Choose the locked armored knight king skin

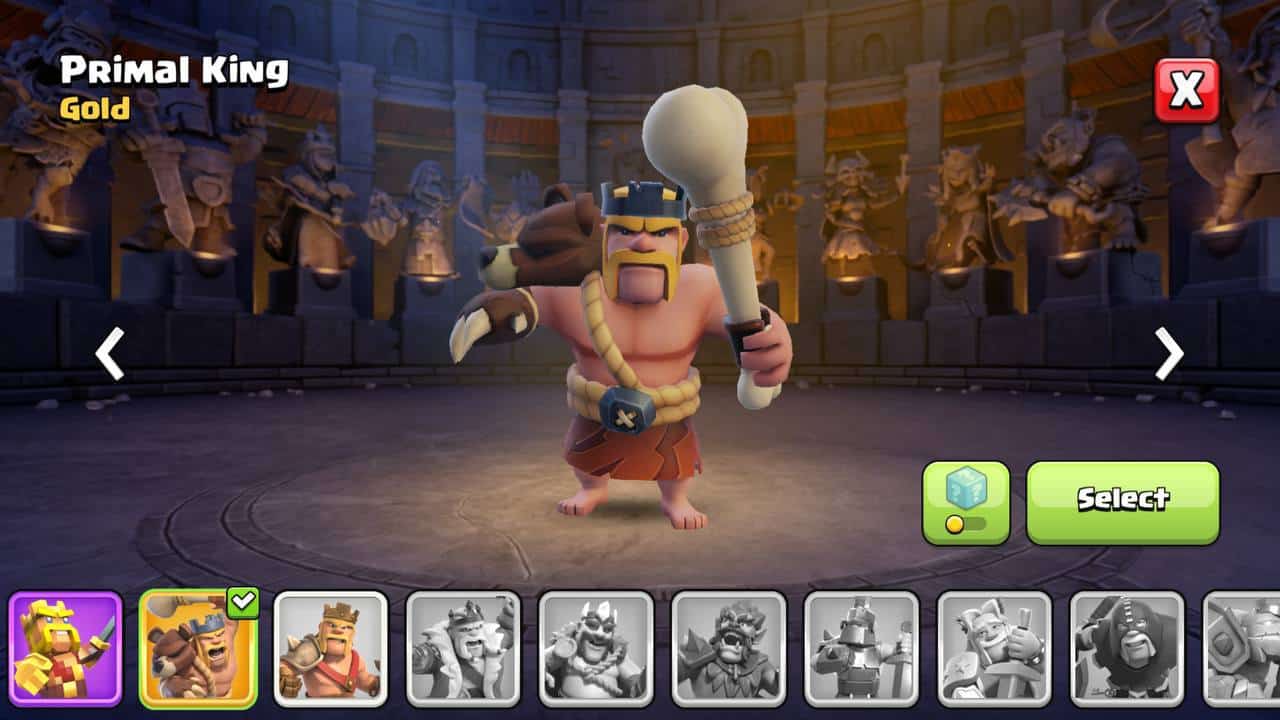(861, 648)
